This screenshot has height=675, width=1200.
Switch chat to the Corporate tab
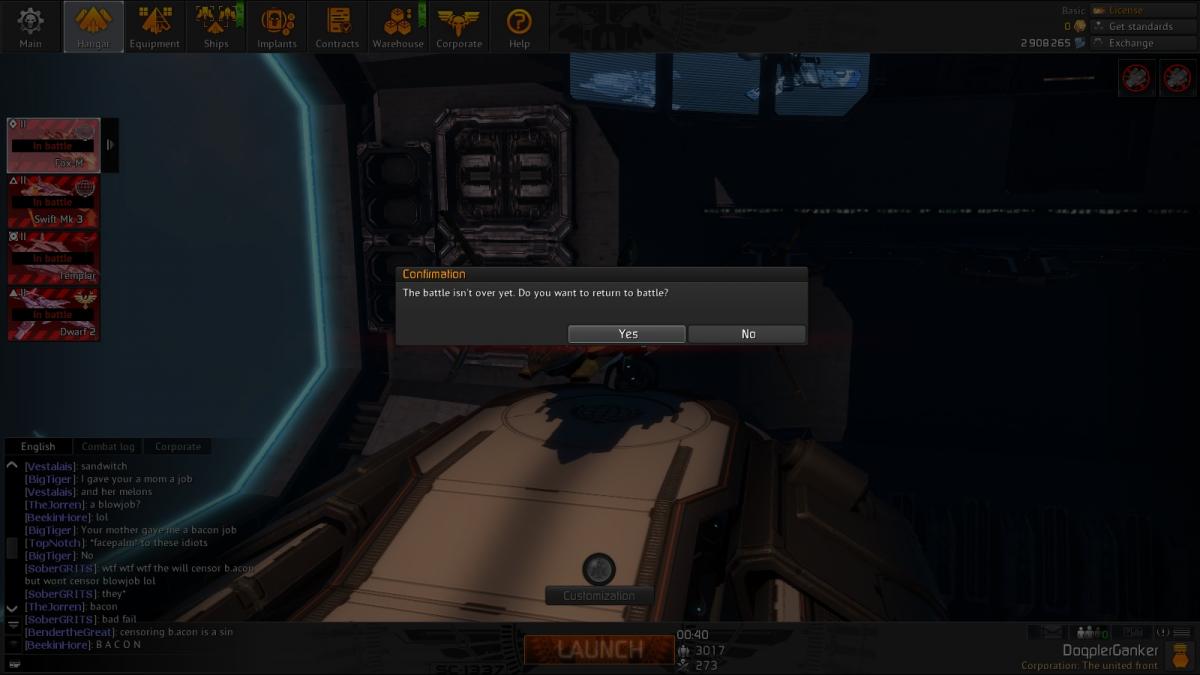(178, 447)
